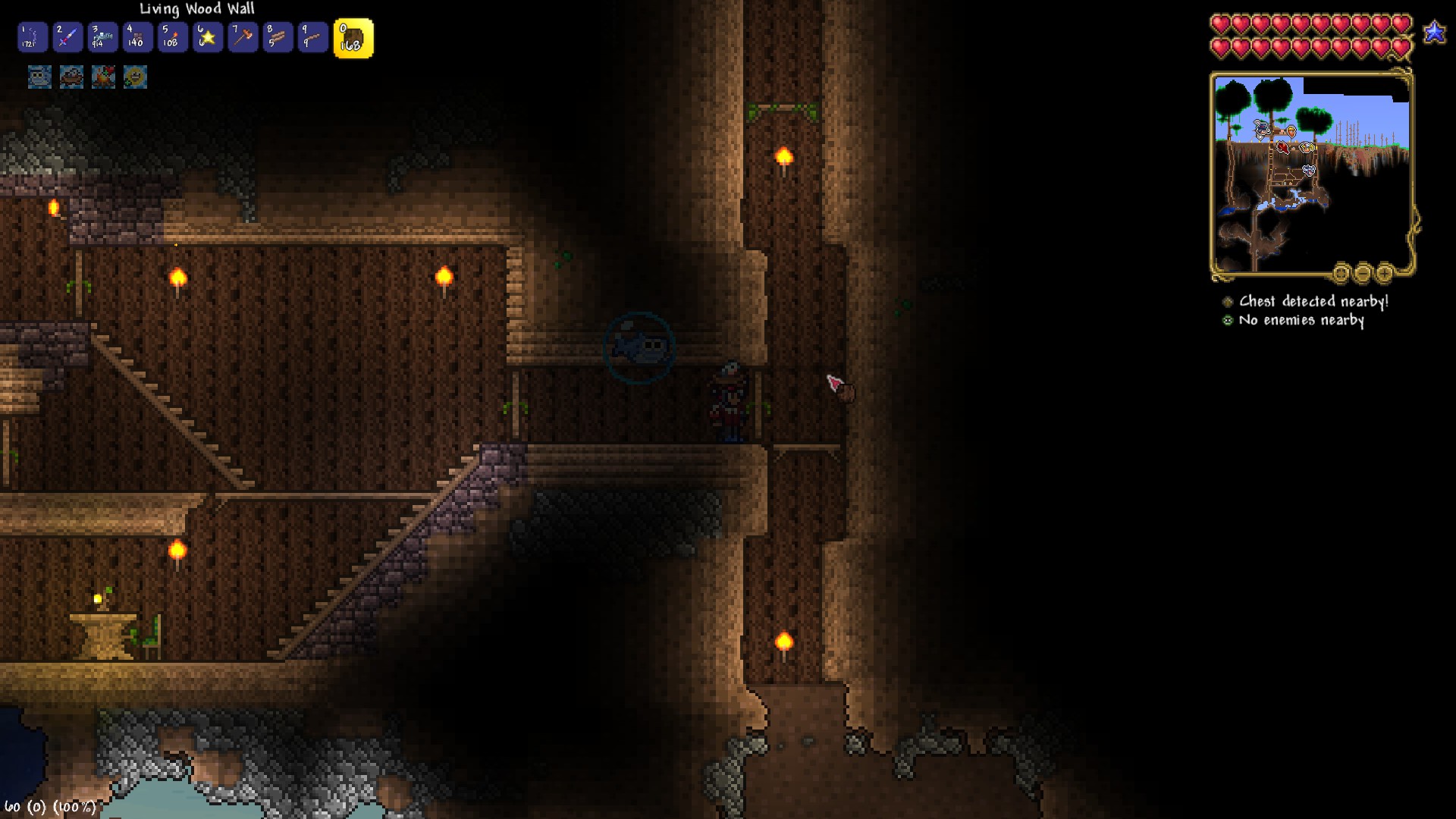The image size is (1456, 819).
Task: Zoom out the minimap using the minus button
Action: coord(1363,273)
